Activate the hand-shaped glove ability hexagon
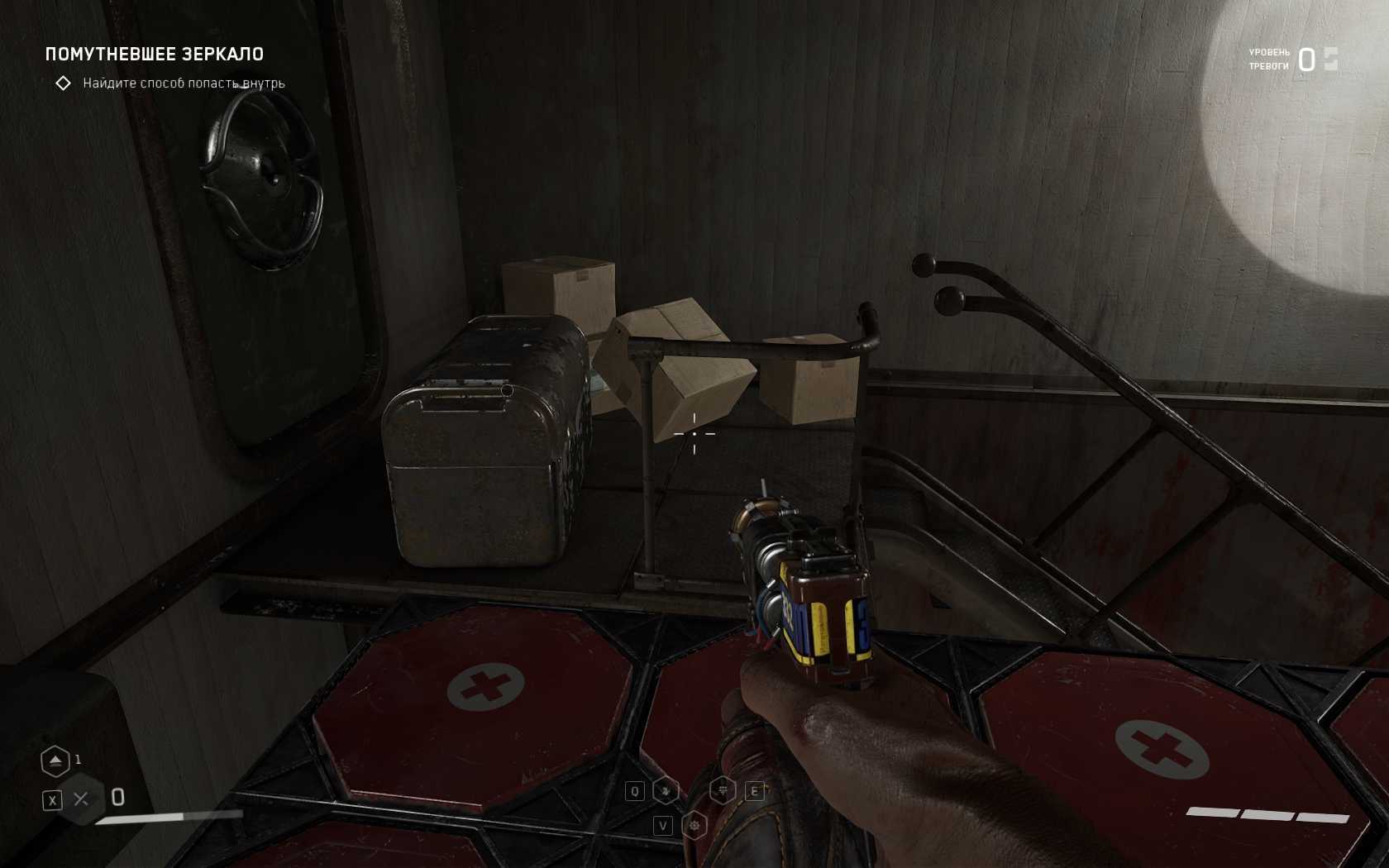Viewport: 1389px width, 868px height. [666, 791]
